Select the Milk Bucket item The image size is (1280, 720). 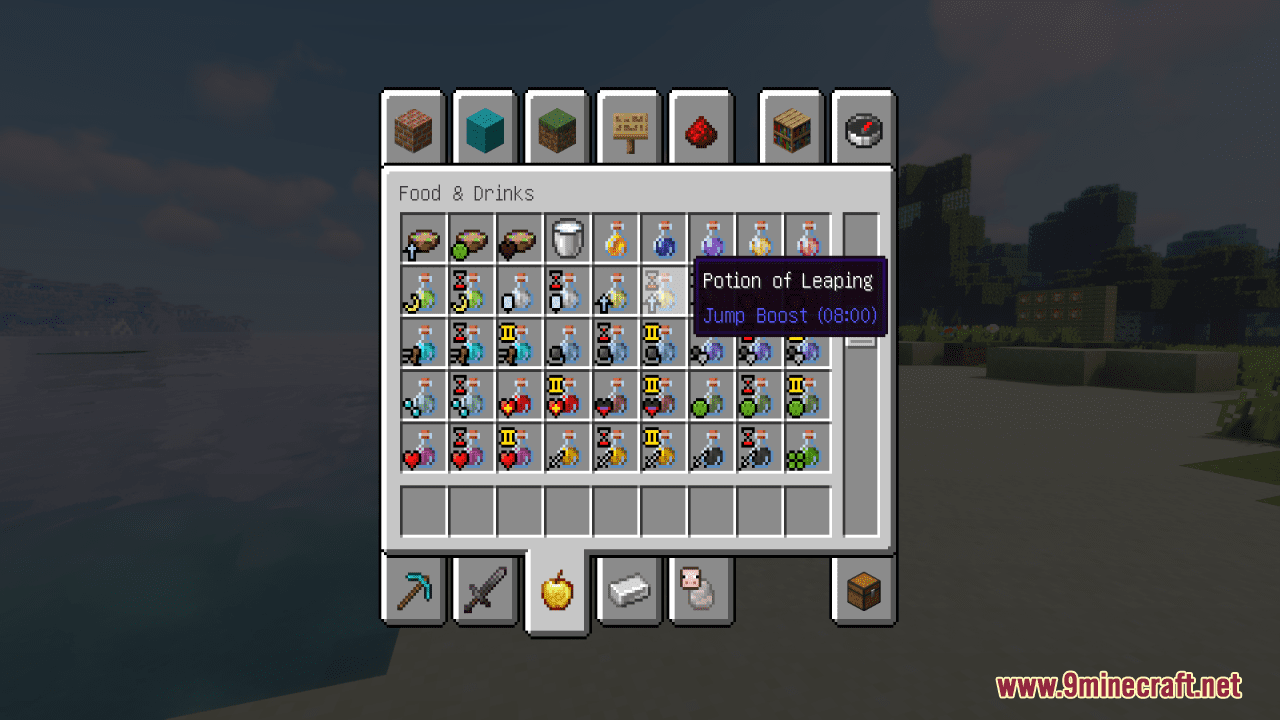point(566,239)
